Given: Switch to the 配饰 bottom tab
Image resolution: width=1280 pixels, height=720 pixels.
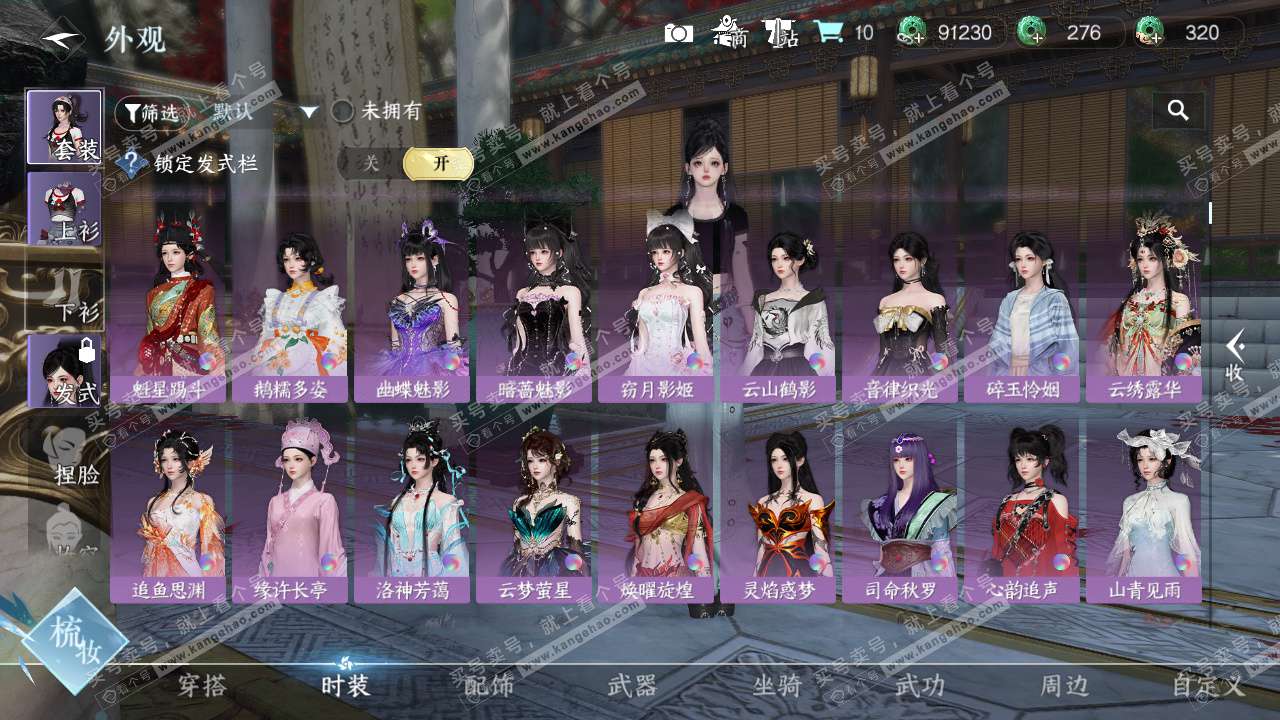Looking at the screenshot, I should (489, 686).
